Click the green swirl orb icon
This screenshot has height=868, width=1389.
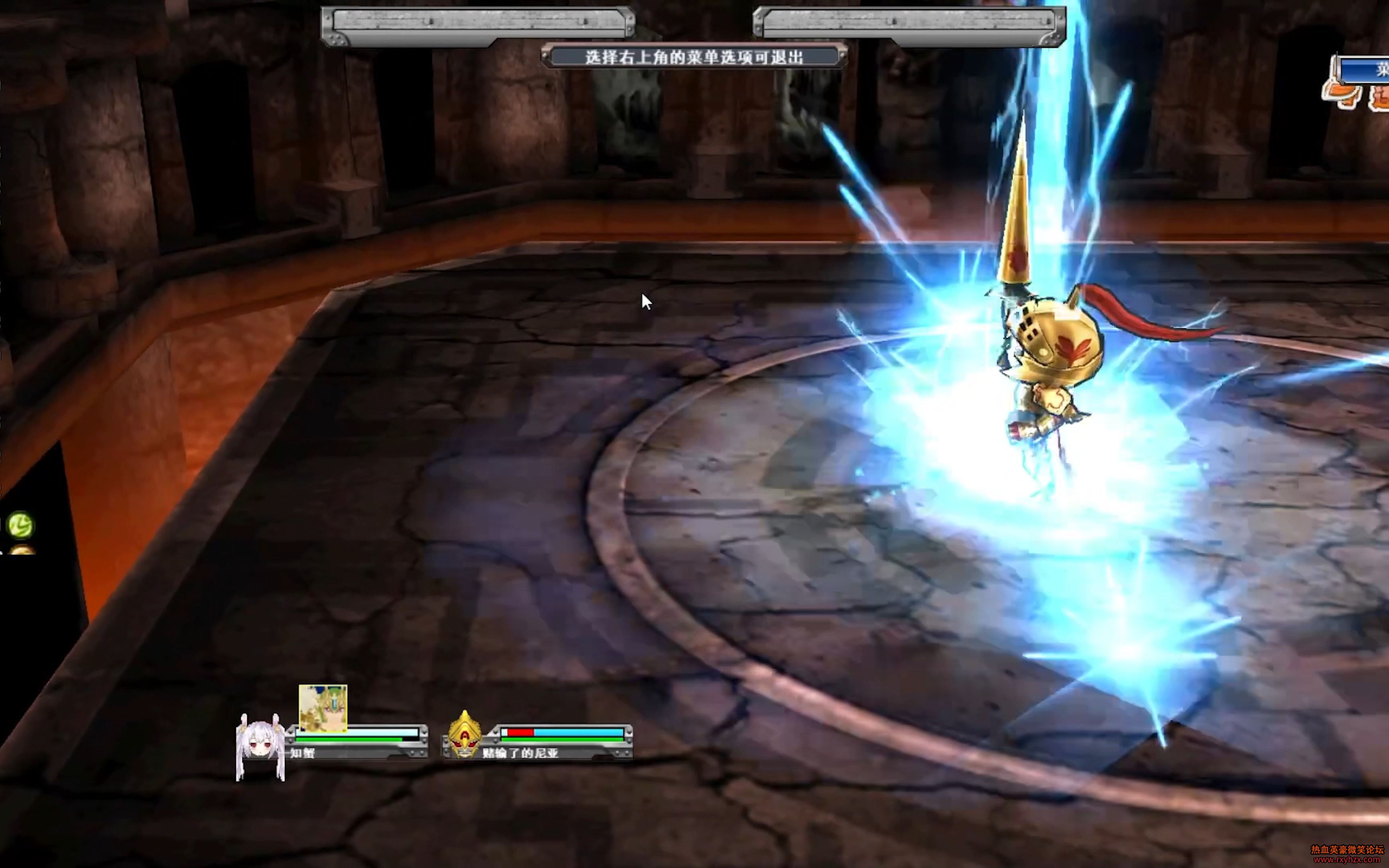(20, 525)
